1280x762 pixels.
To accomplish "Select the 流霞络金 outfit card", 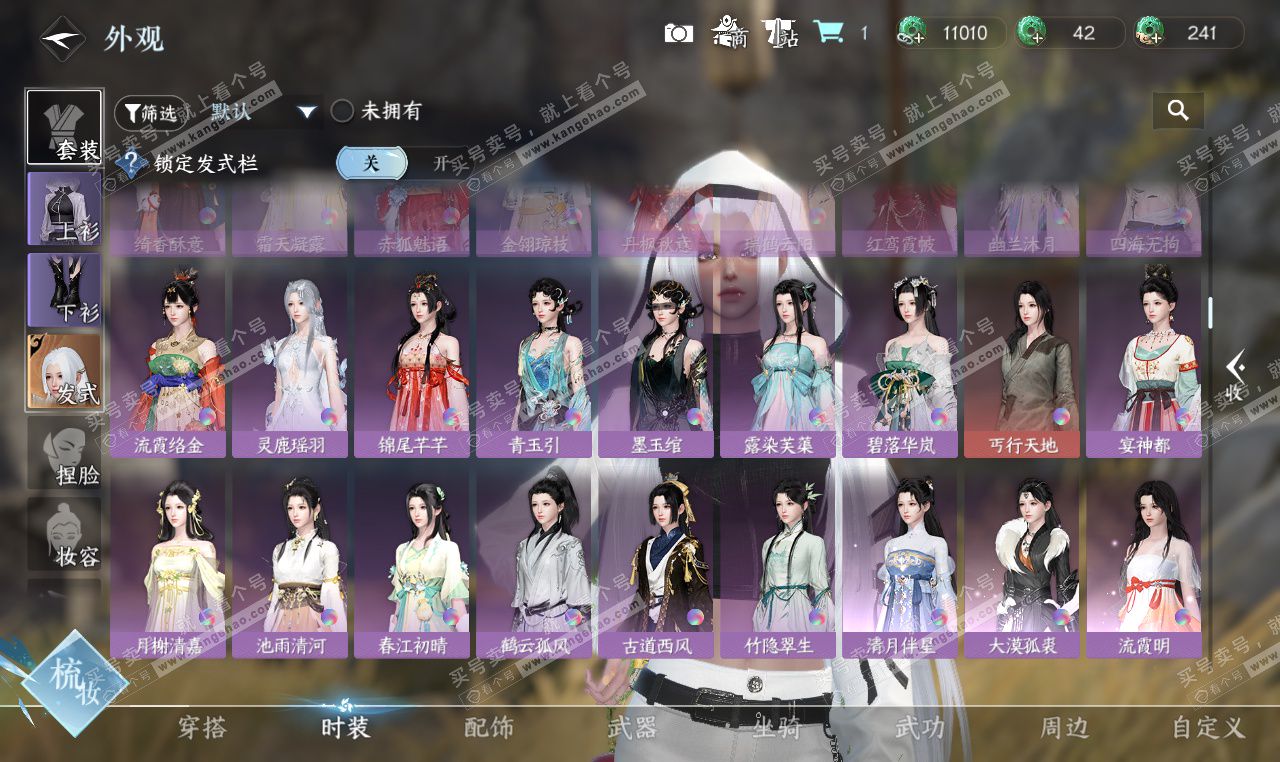I will pos(168,362).
